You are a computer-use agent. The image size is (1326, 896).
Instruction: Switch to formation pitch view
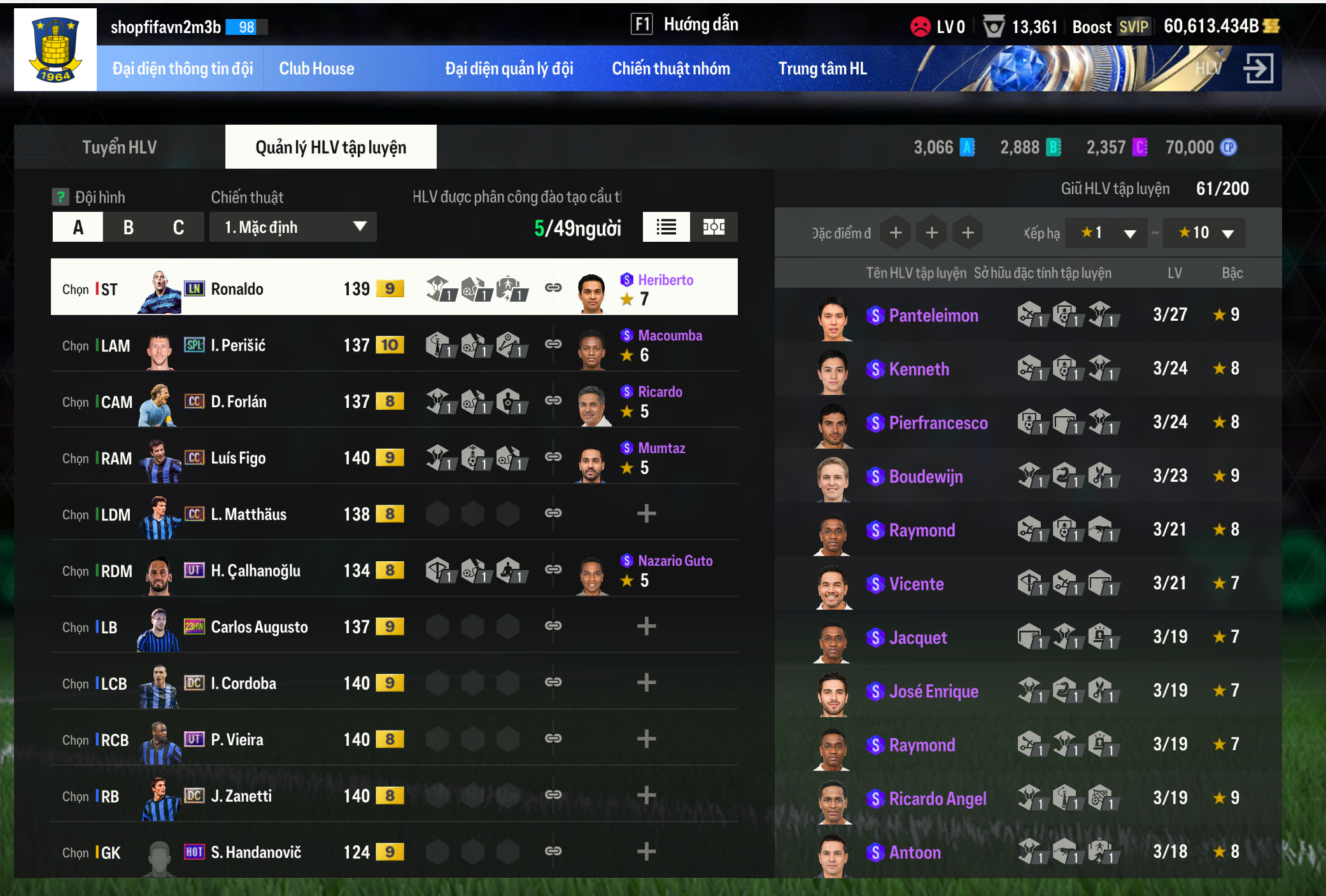714,227
